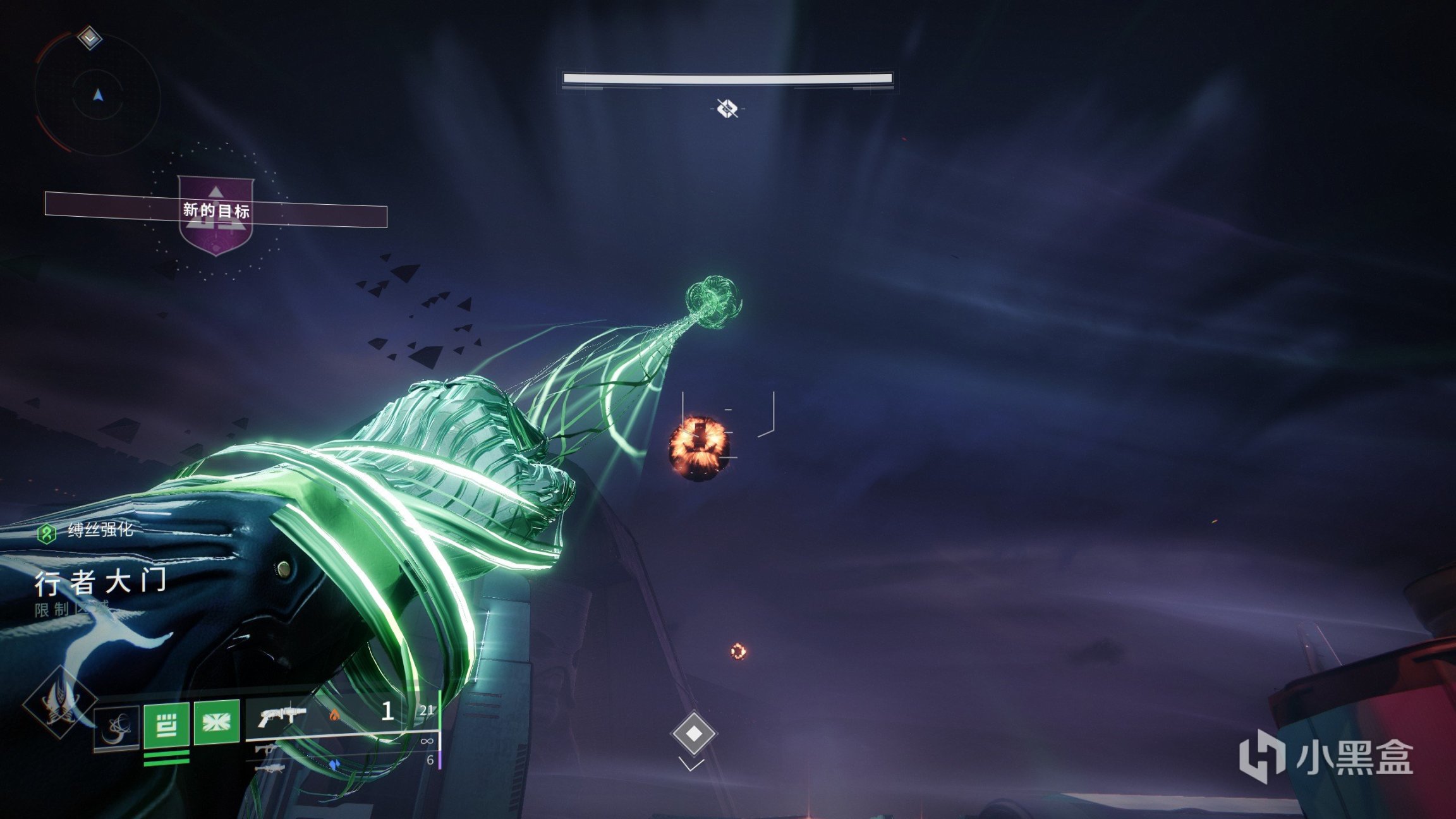Select the equipped grenade launcher weapon
This screenshot has width=1456, height=819.
click(282, 717)
